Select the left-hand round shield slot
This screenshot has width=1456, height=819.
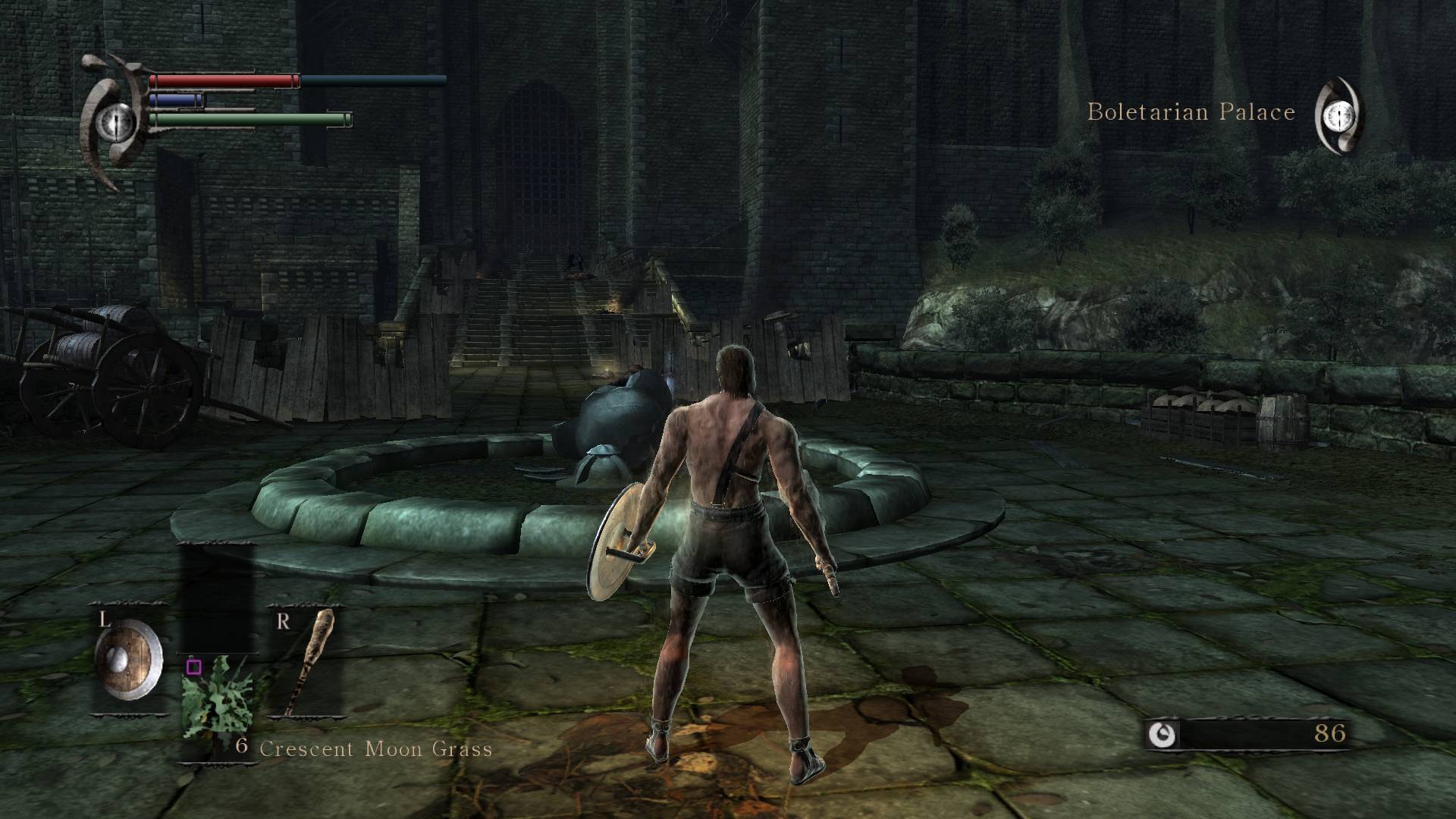[129, 661]
